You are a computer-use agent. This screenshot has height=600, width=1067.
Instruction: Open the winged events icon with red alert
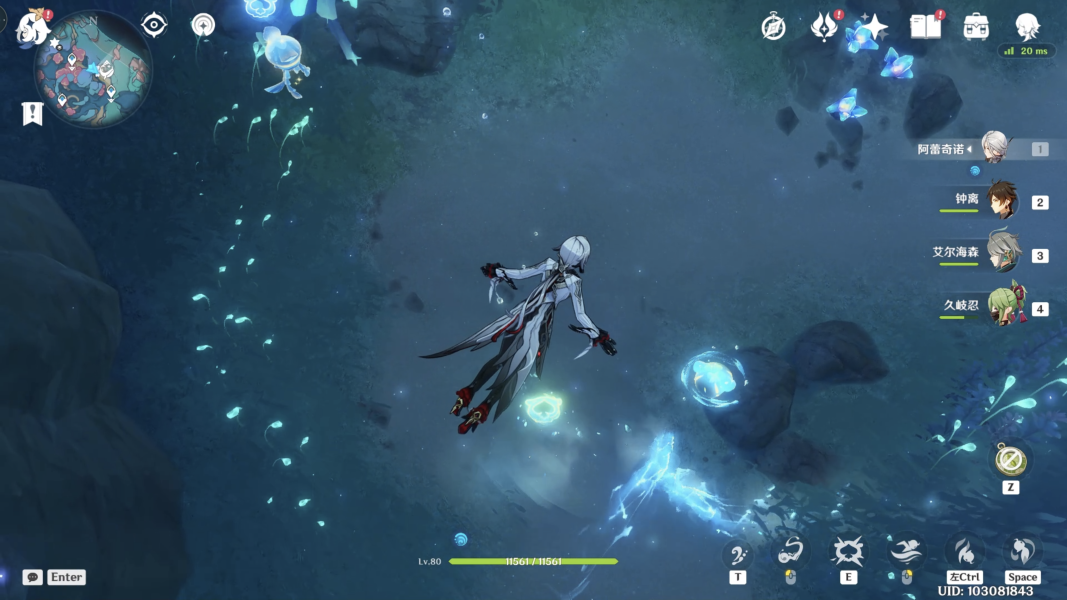click(x=824, y=27)
